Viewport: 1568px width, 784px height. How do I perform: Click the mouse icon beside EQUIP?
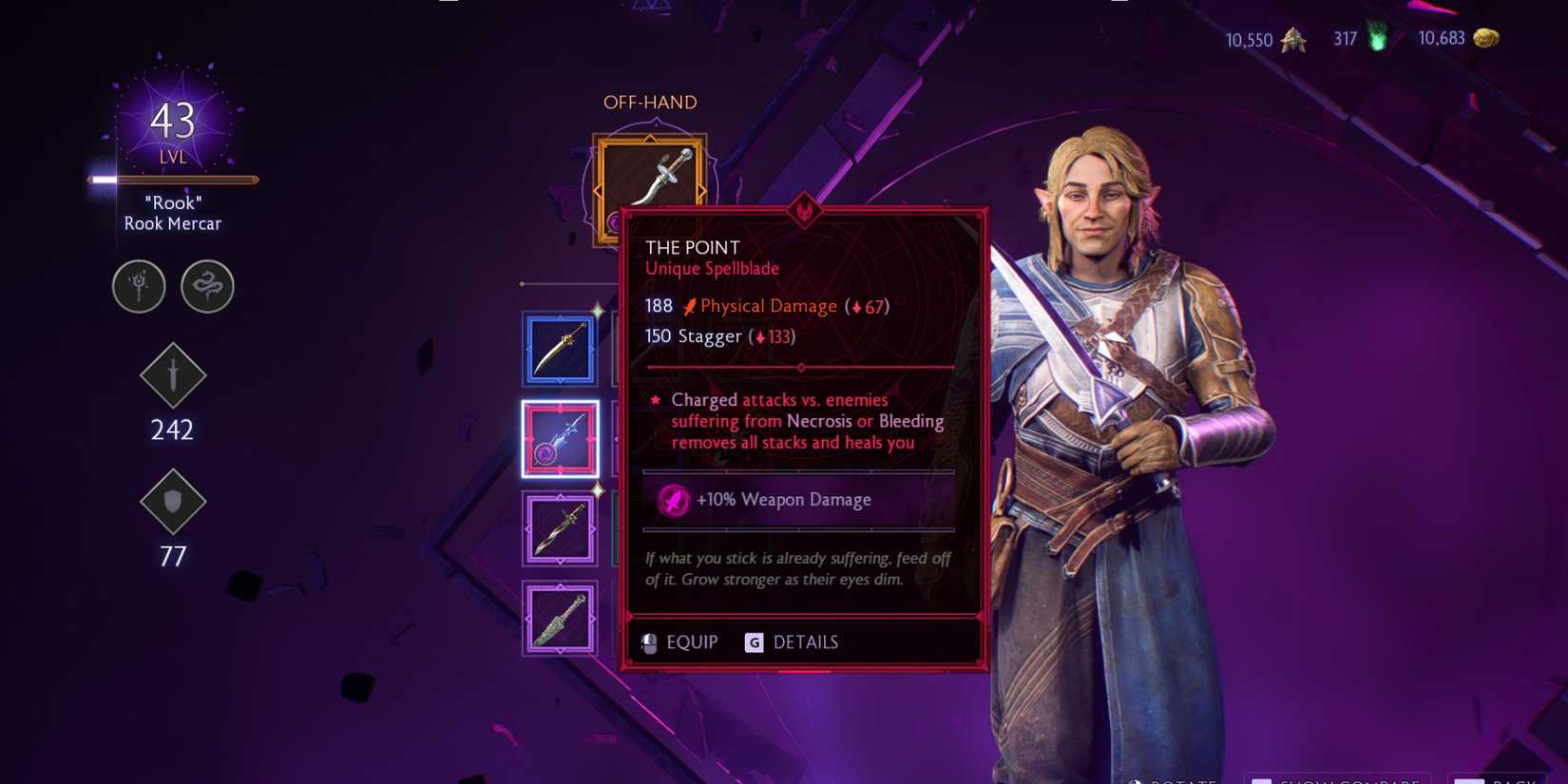pyautogui.click(x=650, y=641)
